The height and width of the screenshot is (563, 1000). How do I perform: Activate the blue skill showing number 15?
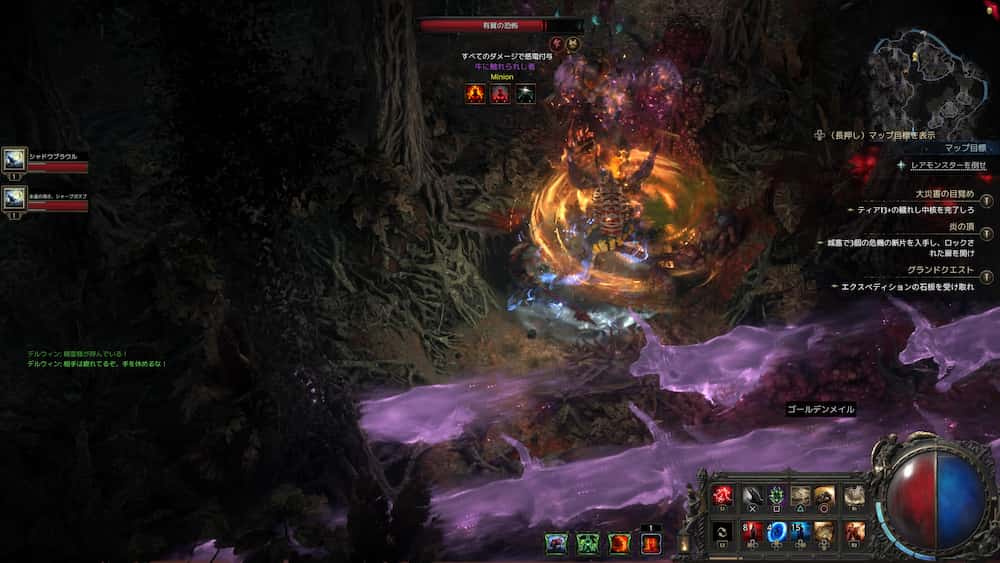801,530
